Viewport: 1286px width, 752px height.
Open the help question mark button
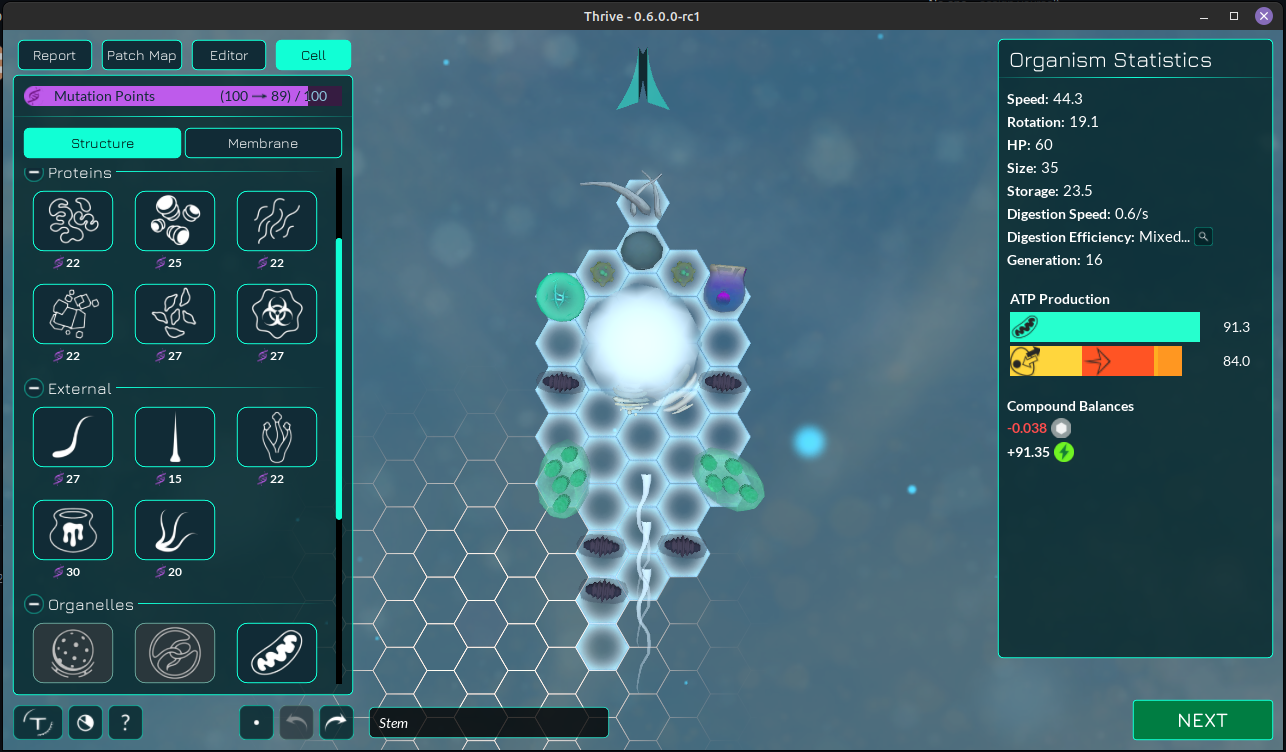[125, 722]
